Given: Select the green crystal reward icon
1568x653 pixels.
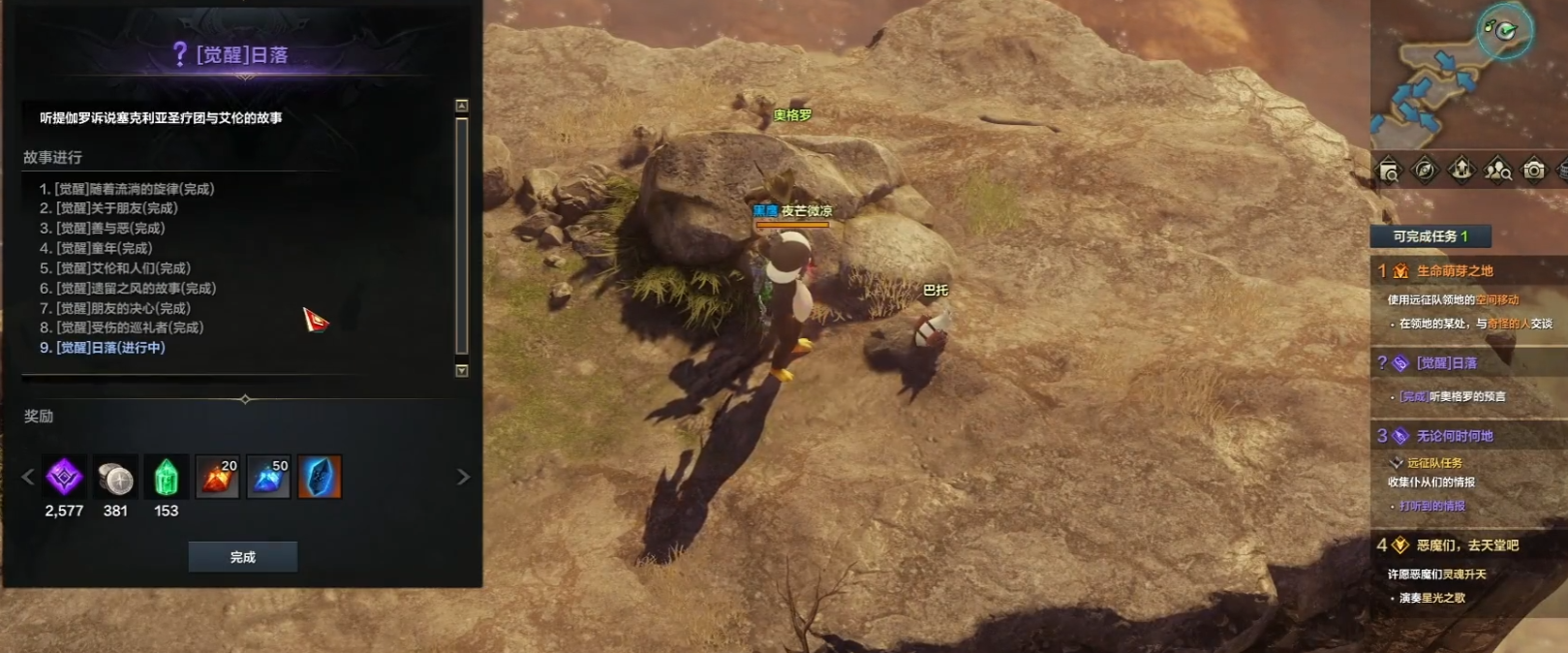Looking at the screenshot, I should pos(166,477).
